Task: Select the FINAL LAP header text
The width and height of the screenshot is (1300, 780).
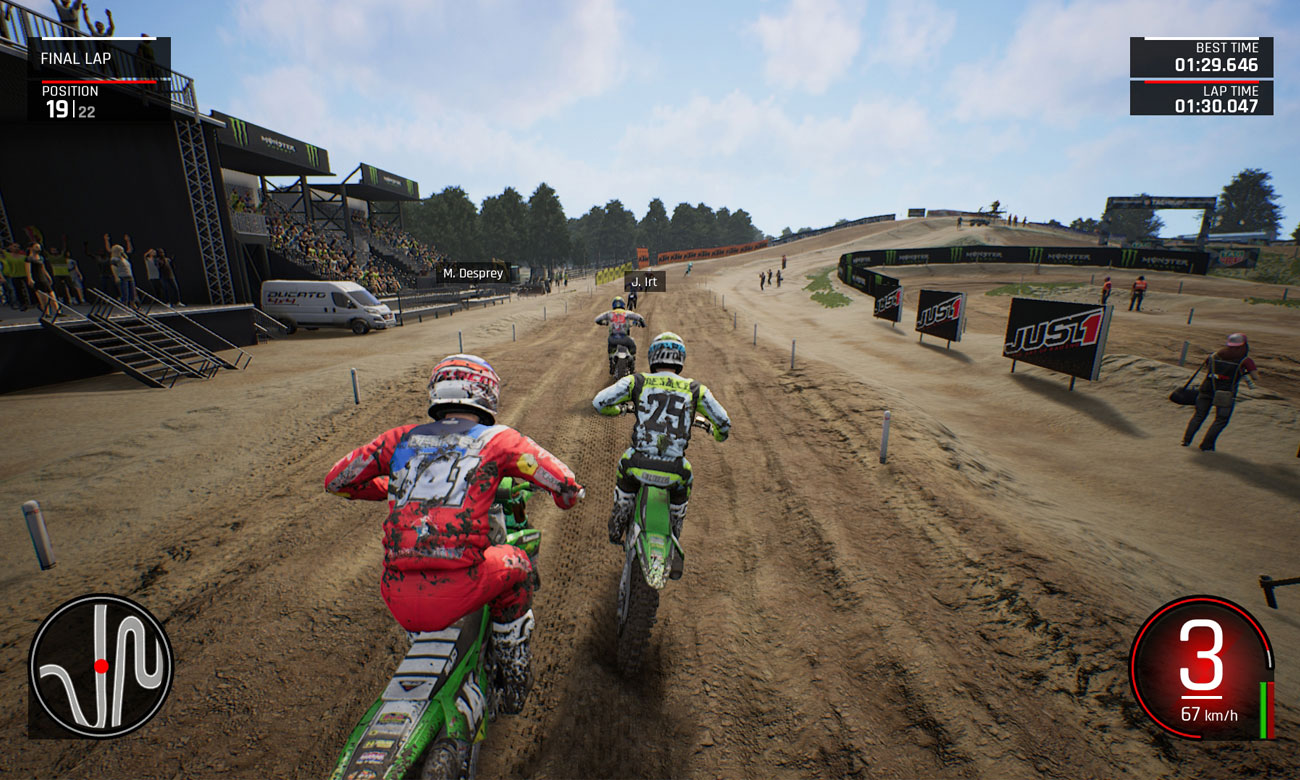Action: (x=78, y=58)
